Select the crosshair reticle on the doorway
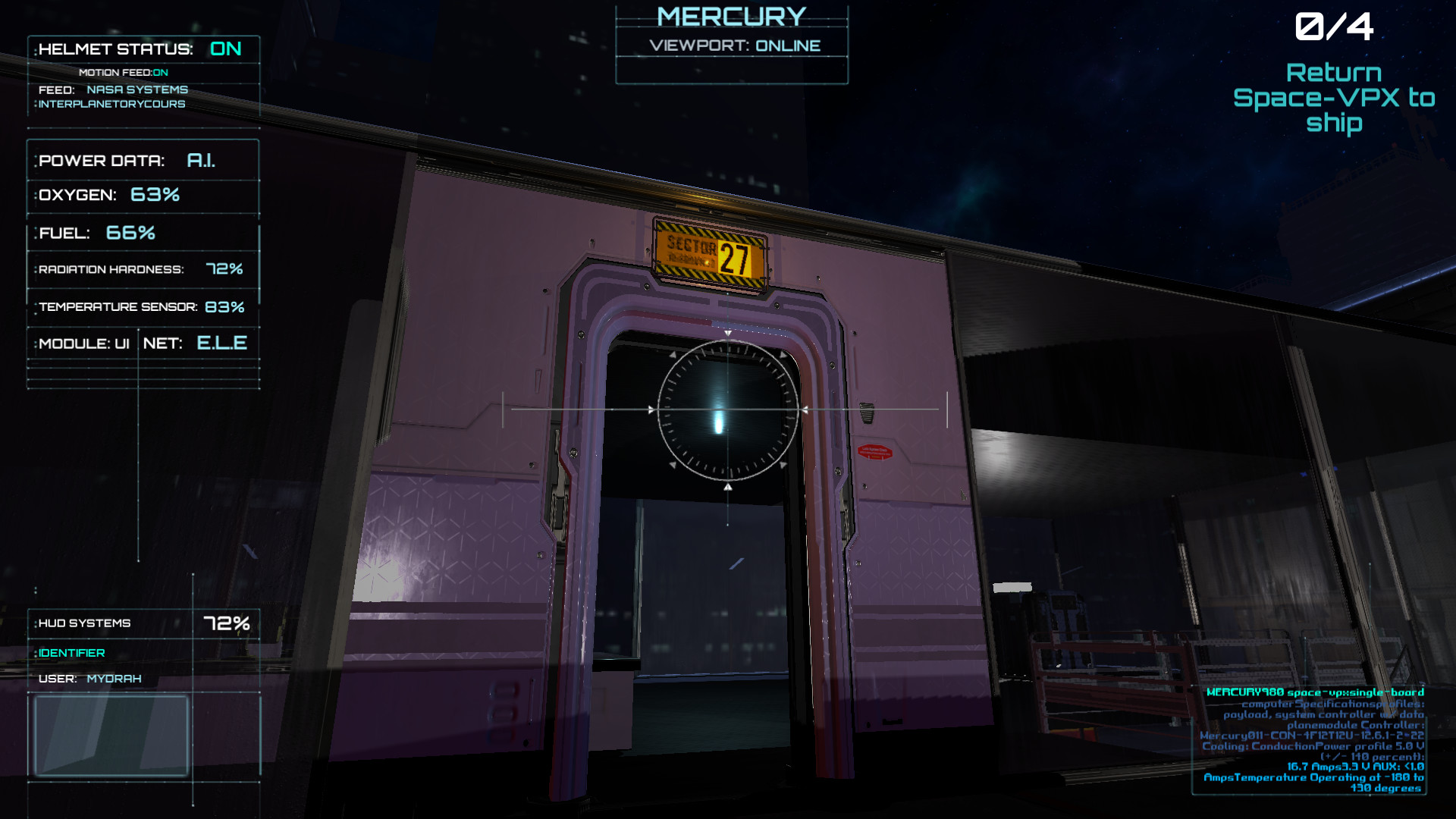 pos(726,409)
